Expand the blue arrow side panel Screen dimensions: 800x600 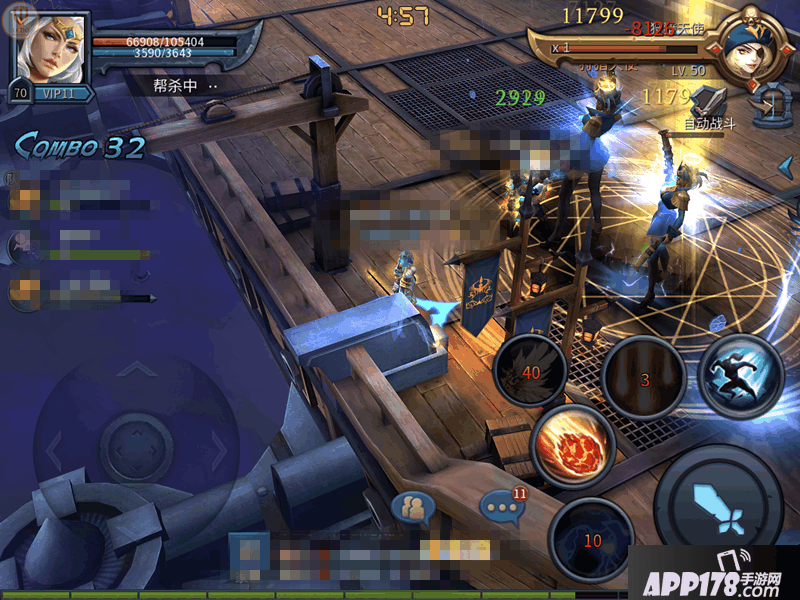(x=786, y=165)
